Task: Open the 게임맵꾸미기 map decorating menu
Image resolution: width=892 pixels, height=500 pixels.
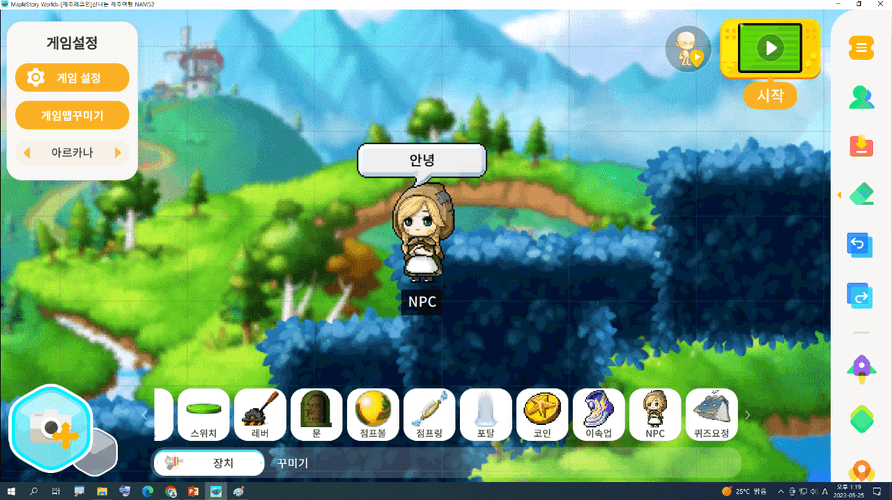Action: click(72, 115)
